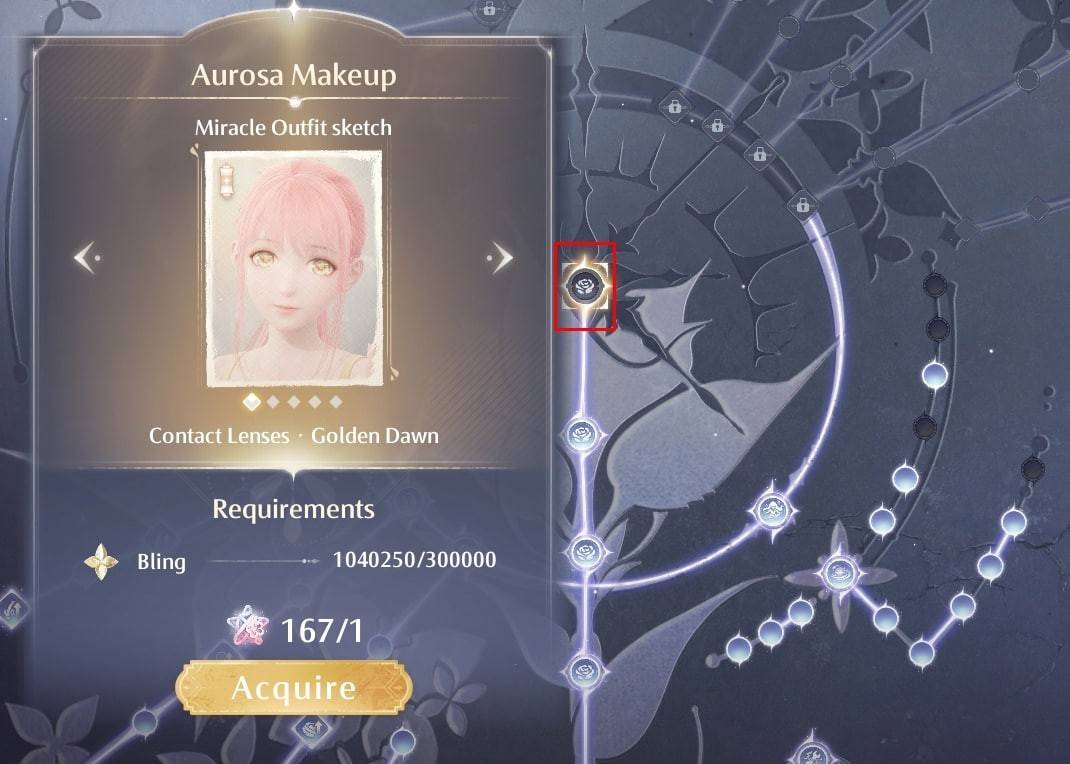Open the Aurosa Makeup sketch portrait
The image size is (1070, 764).
(x=294, y=268)
